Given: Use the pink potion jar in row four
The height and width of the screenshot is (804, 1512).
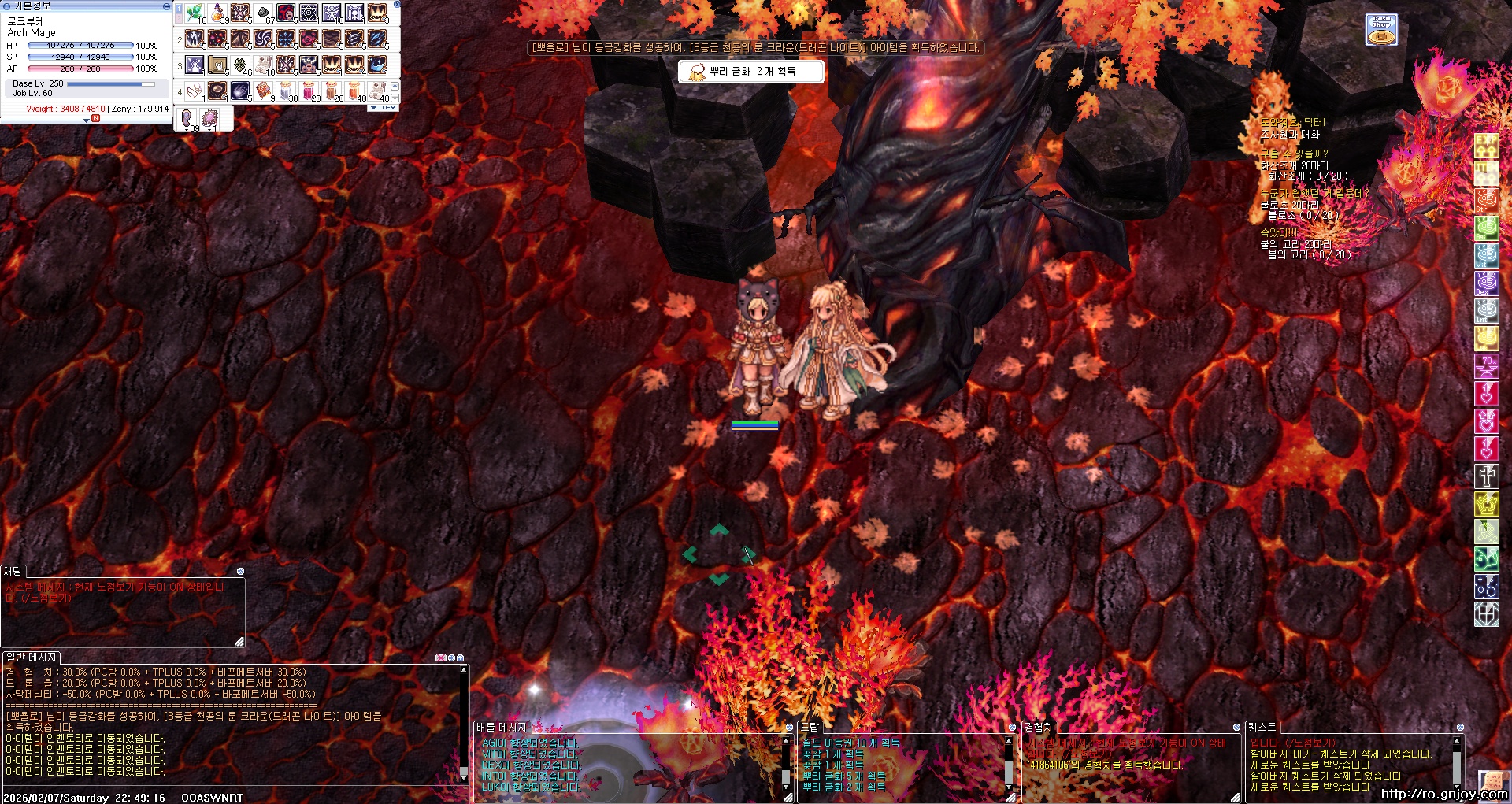Looking at the screenshot, I should coord(309,91).
